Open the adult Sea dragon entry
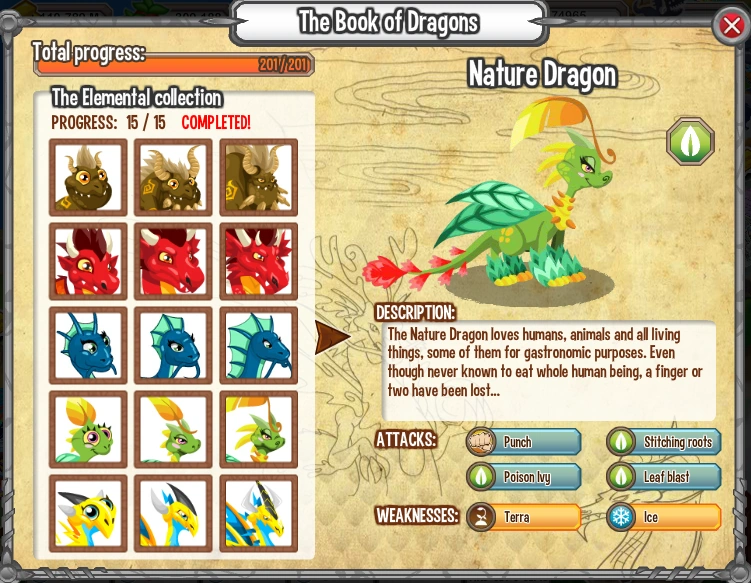 [258, 345]
